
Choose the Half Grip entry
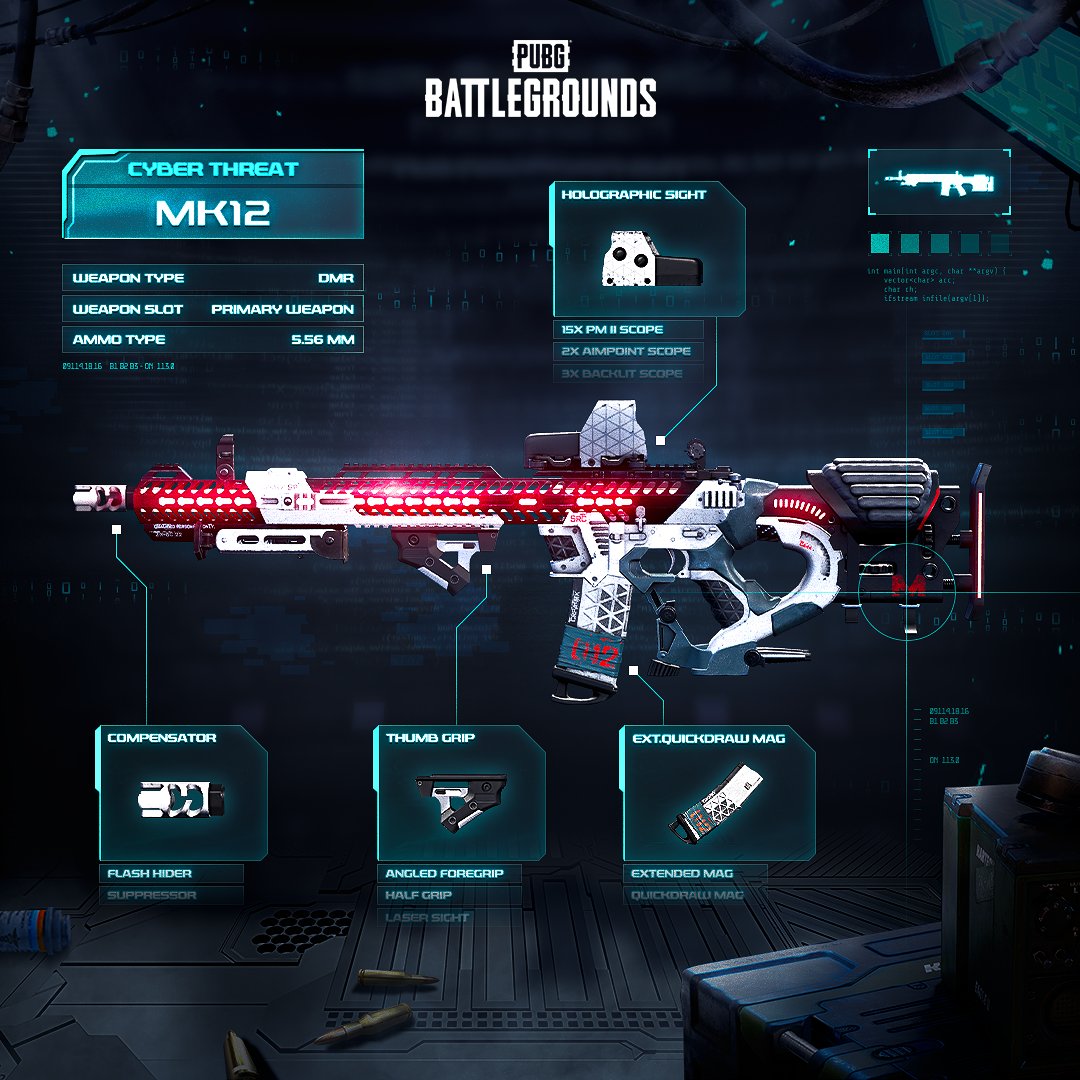[x=449, y=895]
